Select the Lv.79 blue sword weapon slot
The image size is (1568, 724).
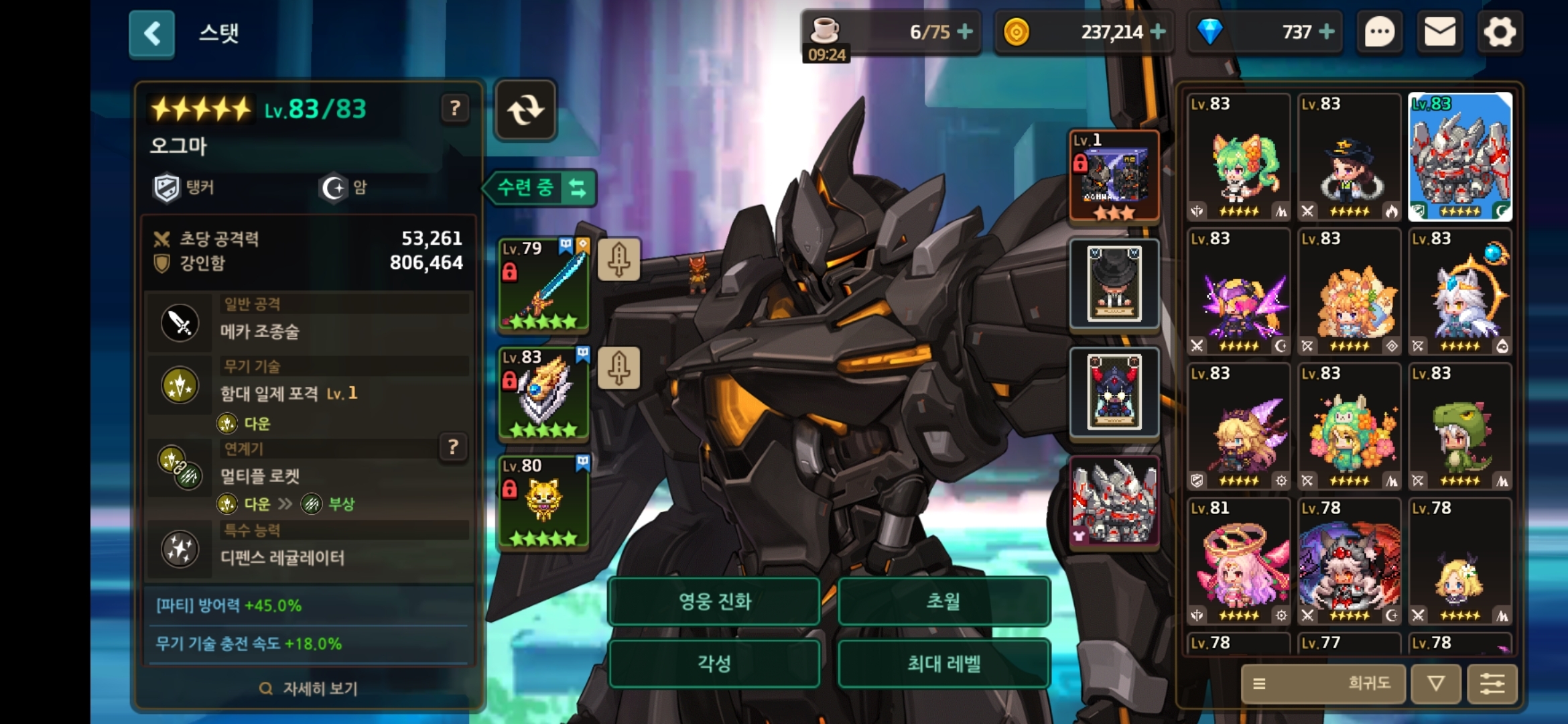pyautogui.click(x=543, y=286)
